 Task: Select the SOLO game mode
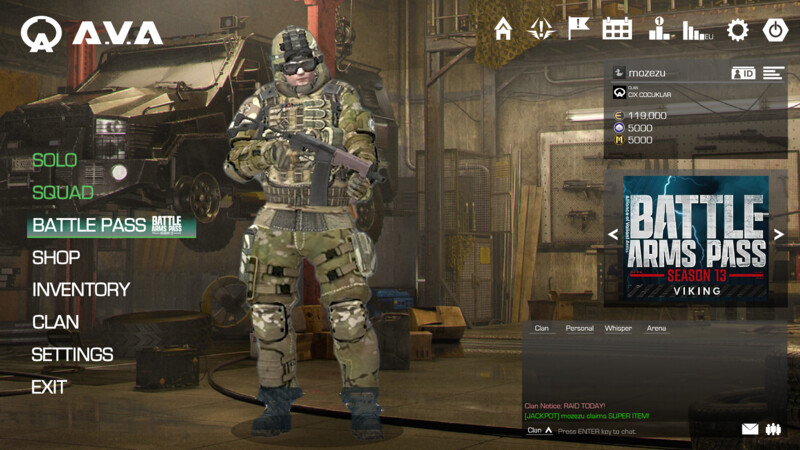click(54, 160)
